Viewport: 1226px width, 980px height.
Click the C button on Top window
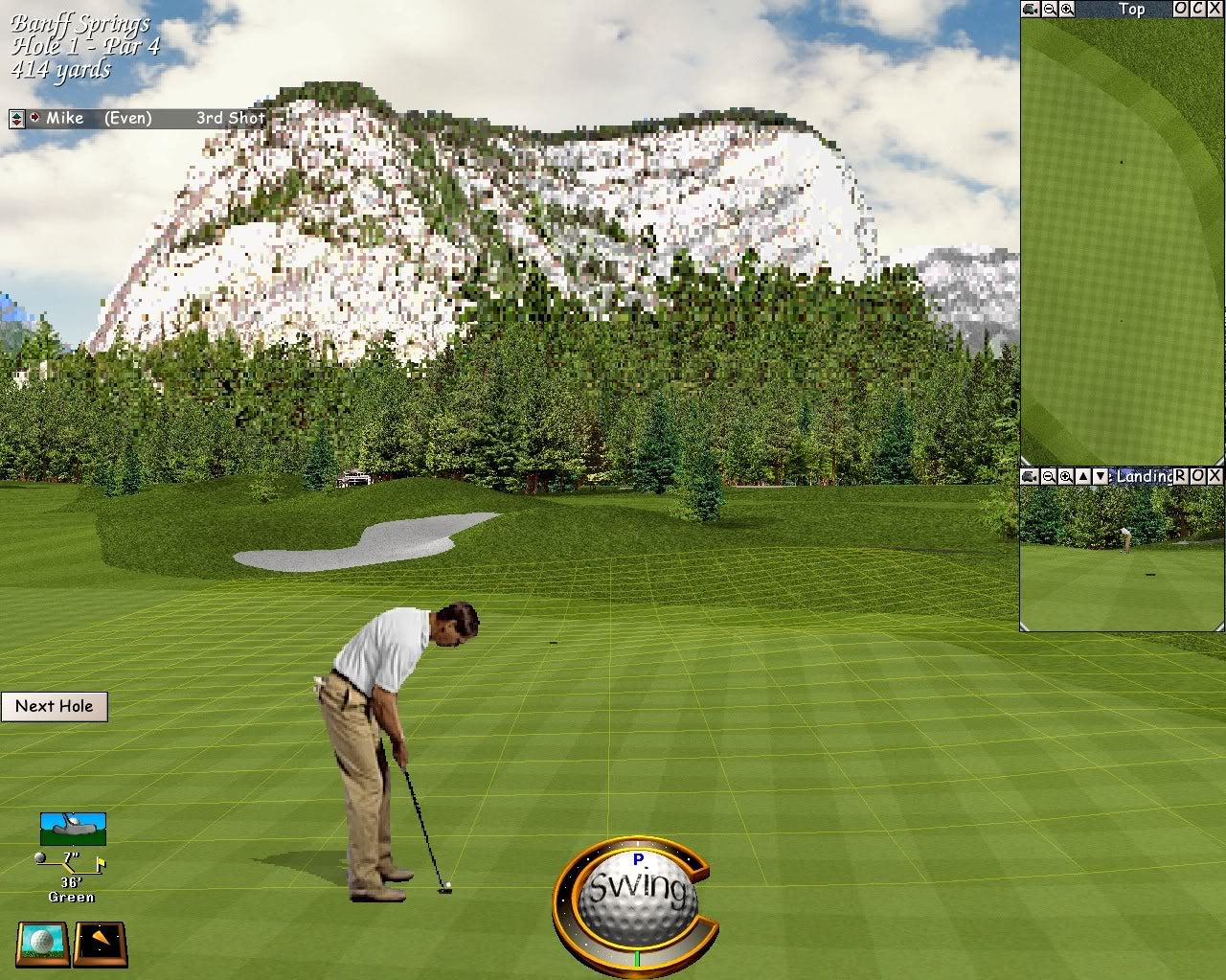coord(1198,9)
